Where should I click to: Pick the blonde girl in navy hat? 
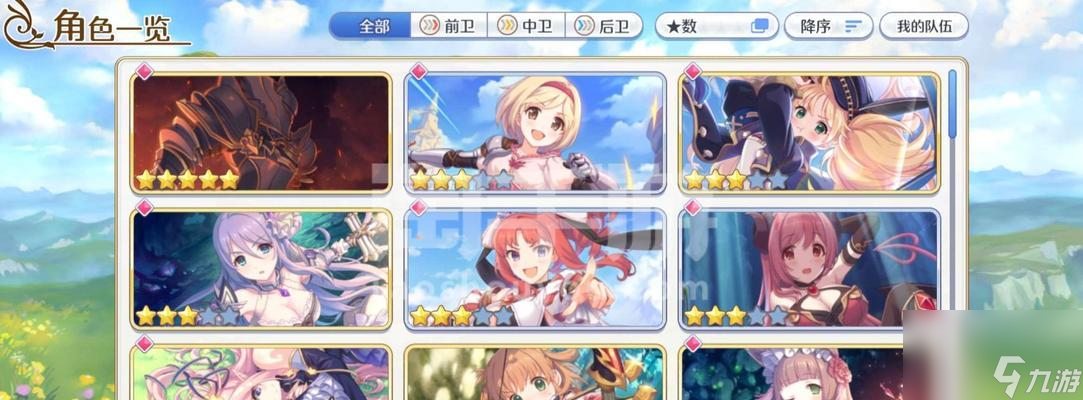(x=810, y=132)
